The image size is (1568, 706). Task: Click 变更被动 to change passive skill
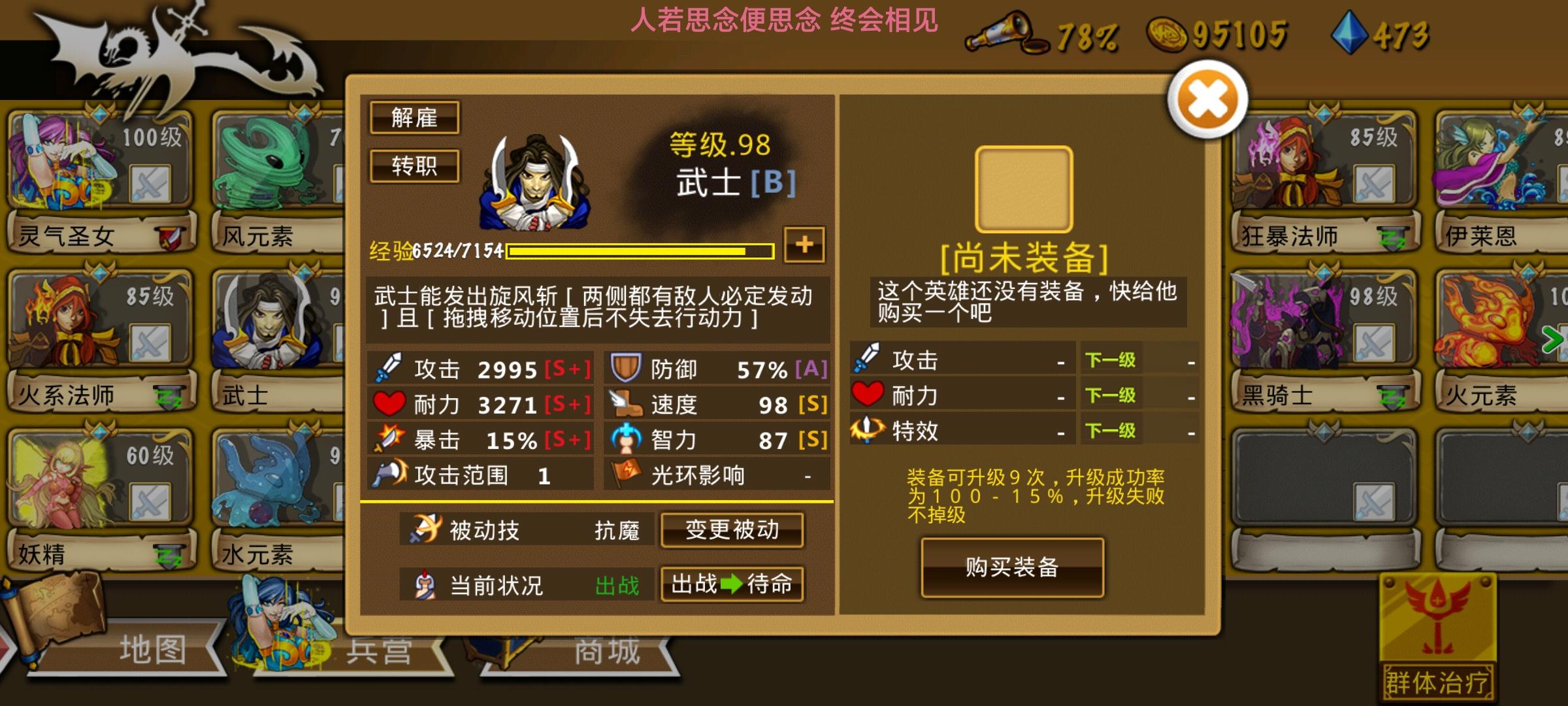731,530
